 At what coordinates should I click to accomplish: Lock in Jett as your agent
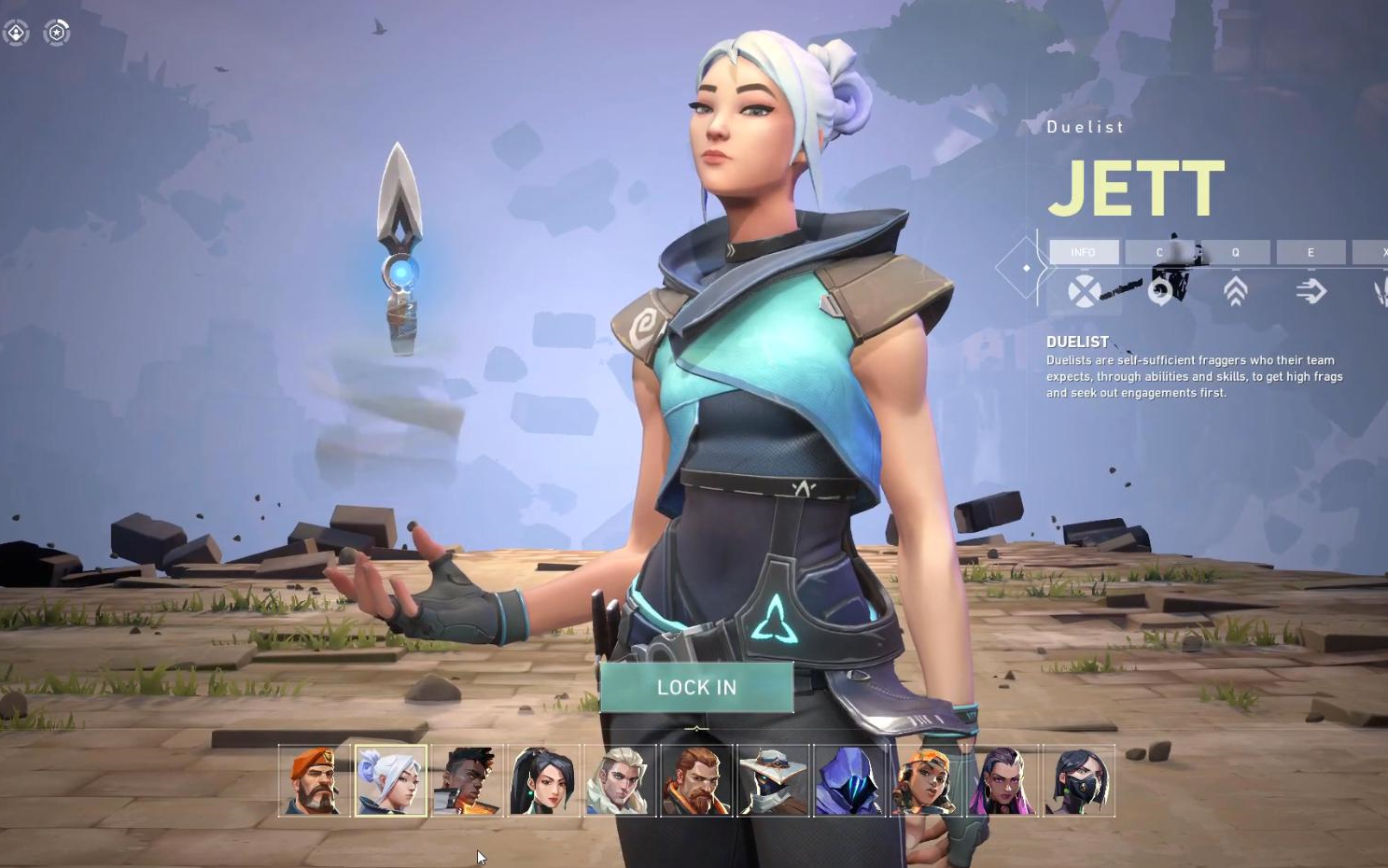(x=696, y=688)
